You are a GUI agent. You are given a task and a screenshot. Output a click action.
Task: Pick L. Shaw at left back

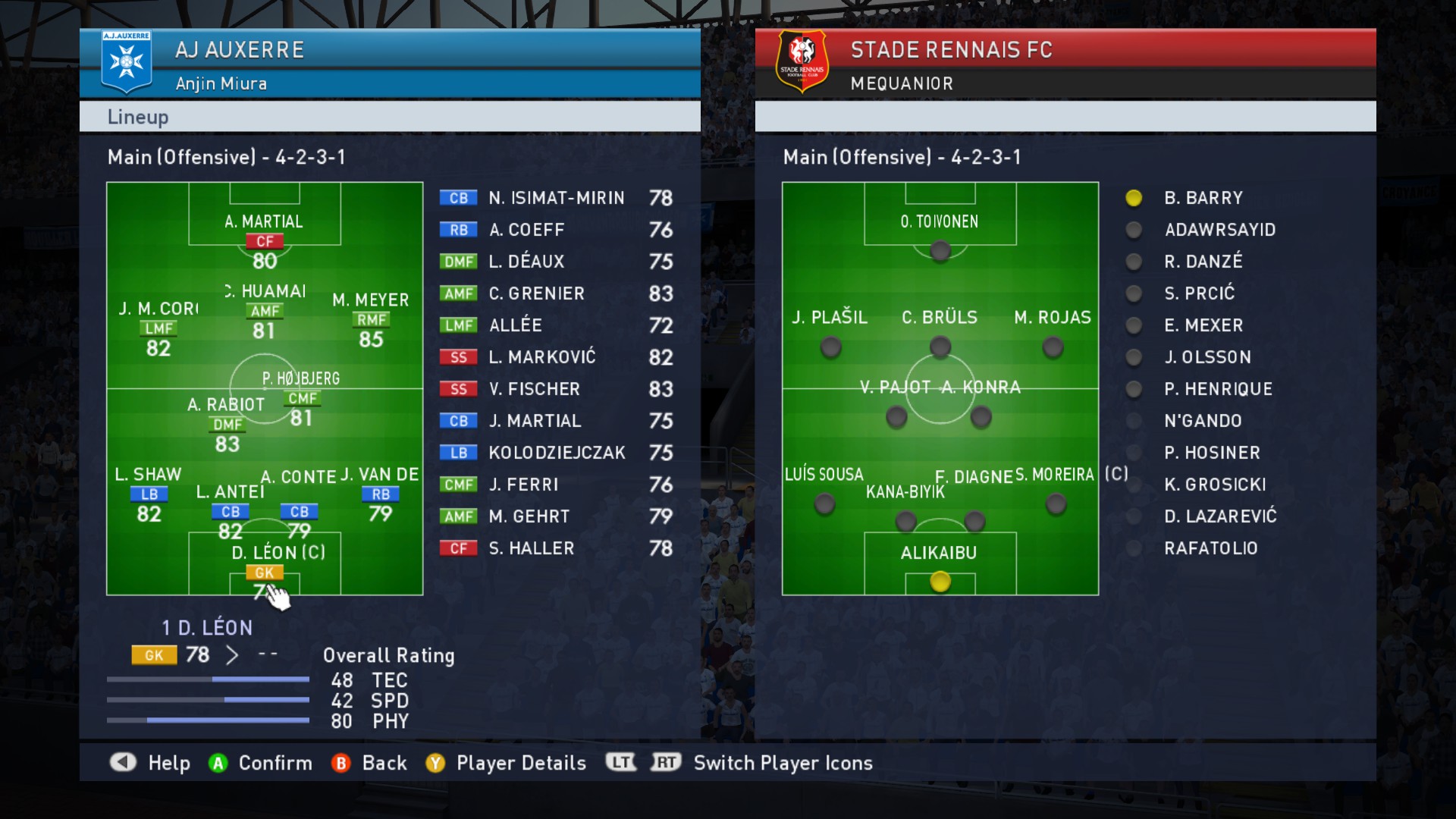149,494
